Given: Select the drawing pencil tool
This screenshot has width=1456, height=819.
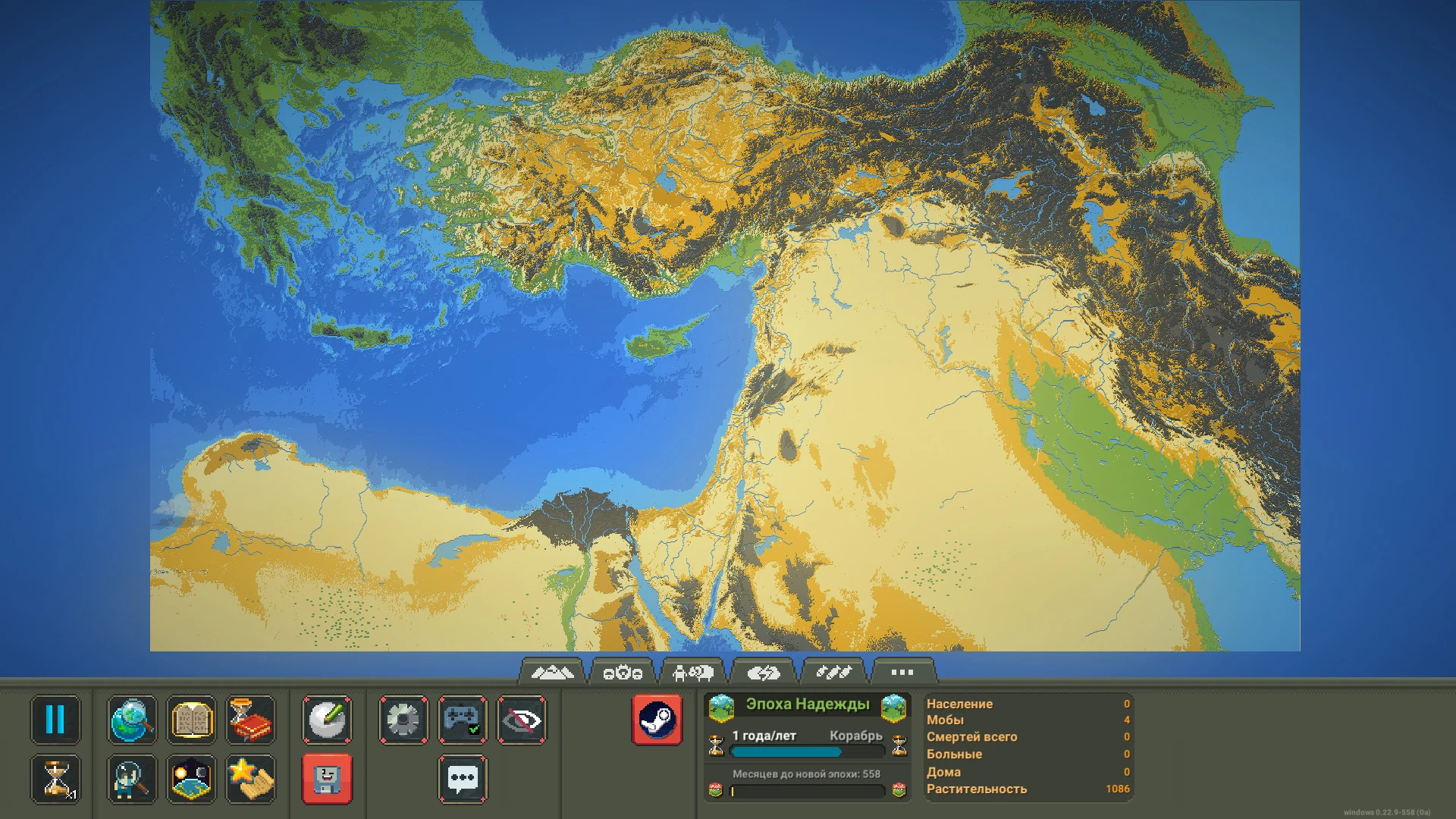Looking at the screenshot, I should pyautogui.click(x=329, y=720).
